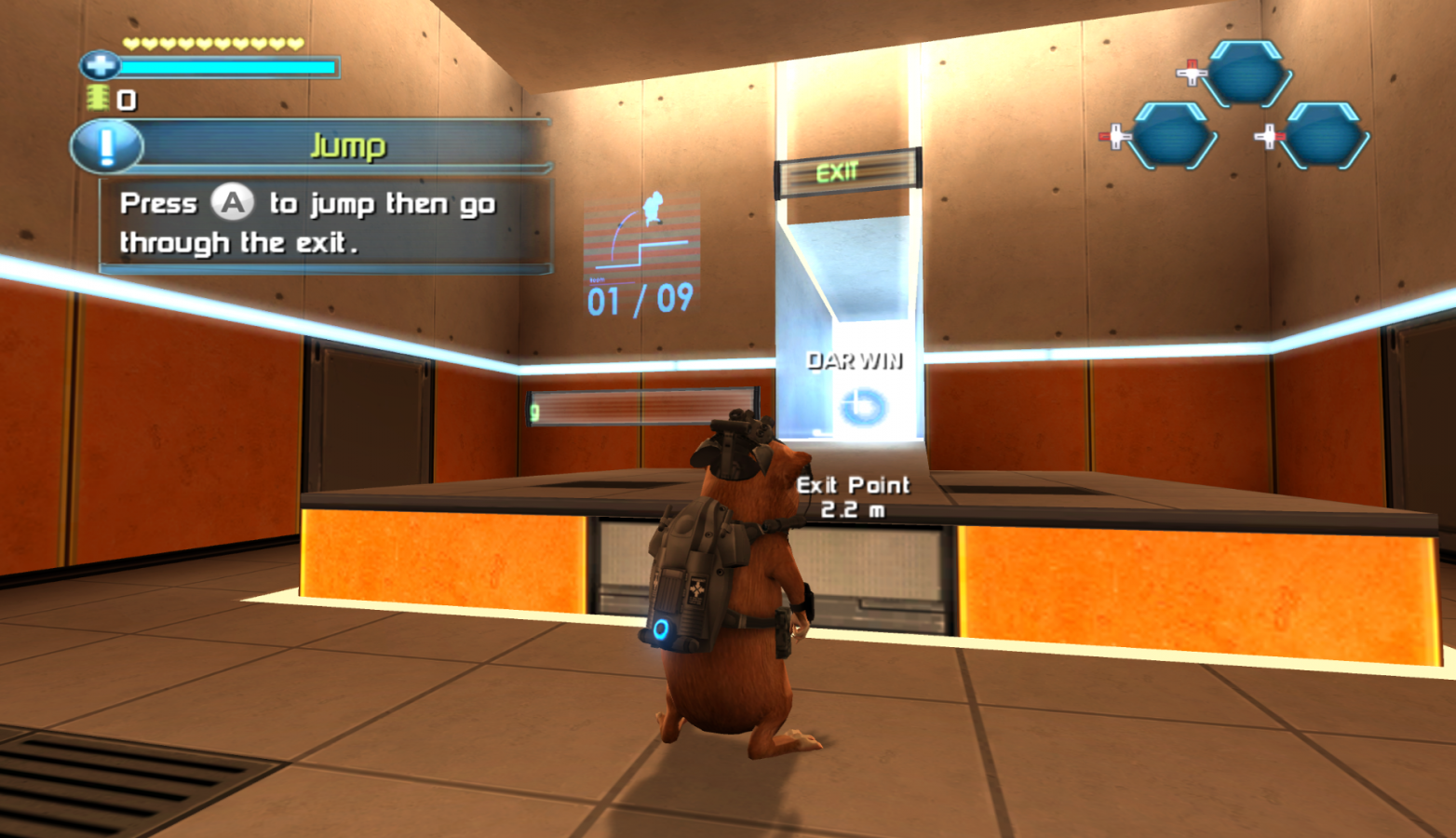Viewport: 1456px width, 838px height.
Task: Click the valve icon on the bottom-right hexagon panel
Action: click(1270, 134)
